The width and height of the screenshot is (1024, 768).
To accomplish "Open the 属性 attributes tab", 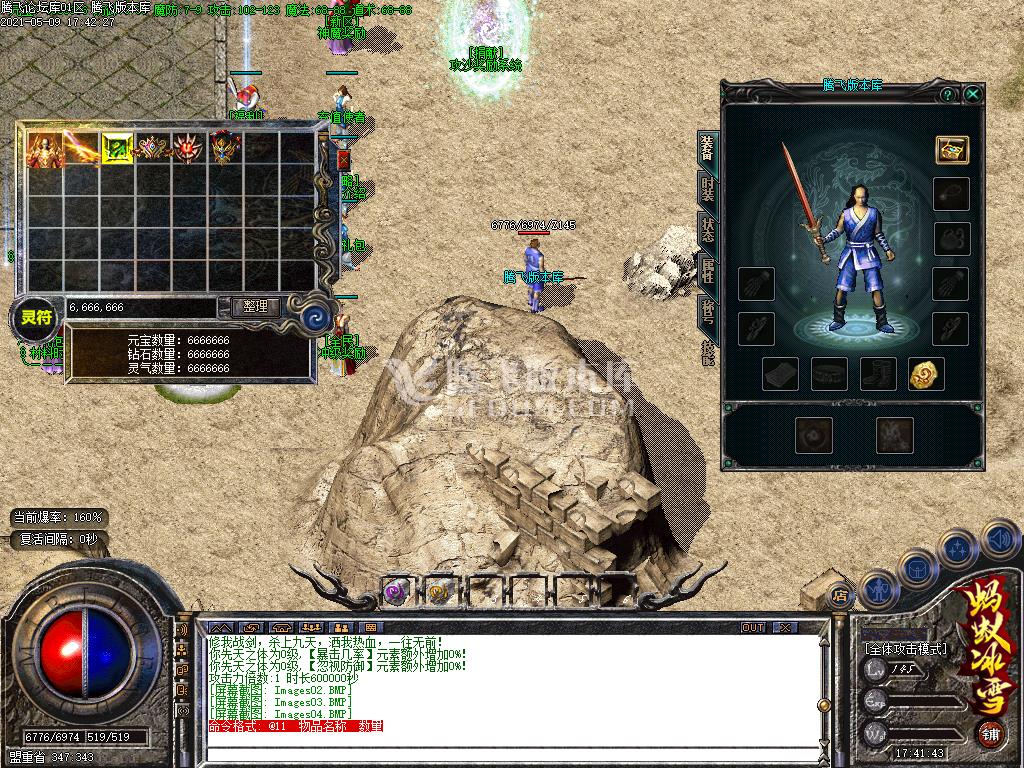I will click(x=708, y=270).
